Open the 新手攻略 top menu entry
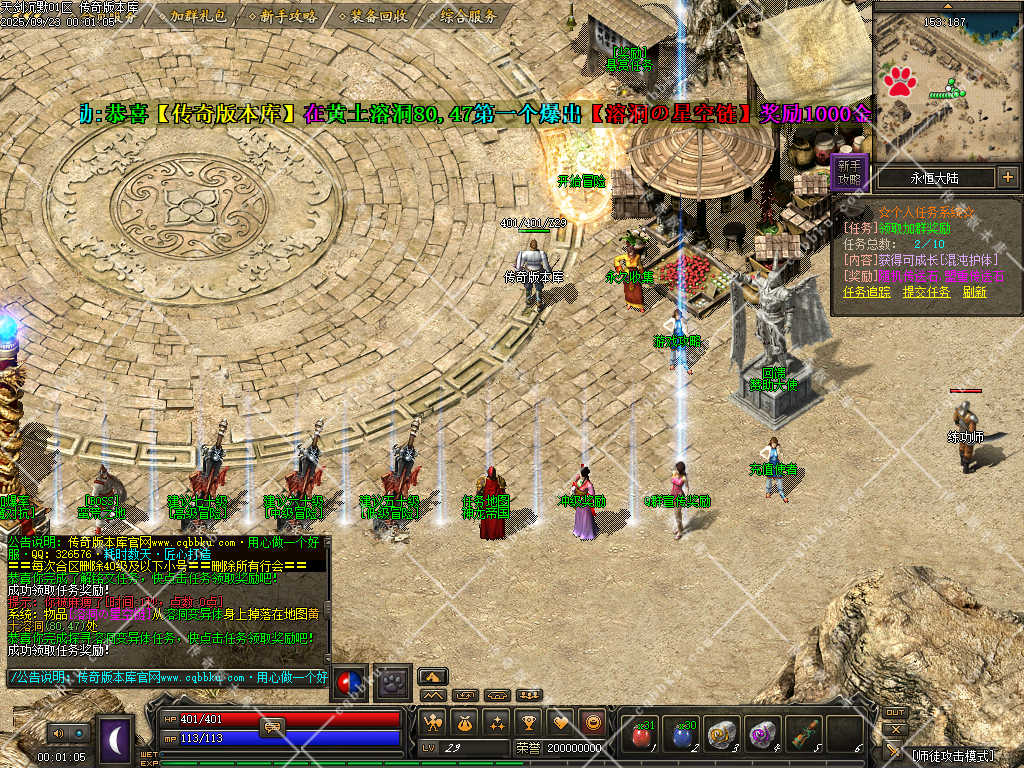The height and width of the screenshot is (768, 1024). coord(288,16)
